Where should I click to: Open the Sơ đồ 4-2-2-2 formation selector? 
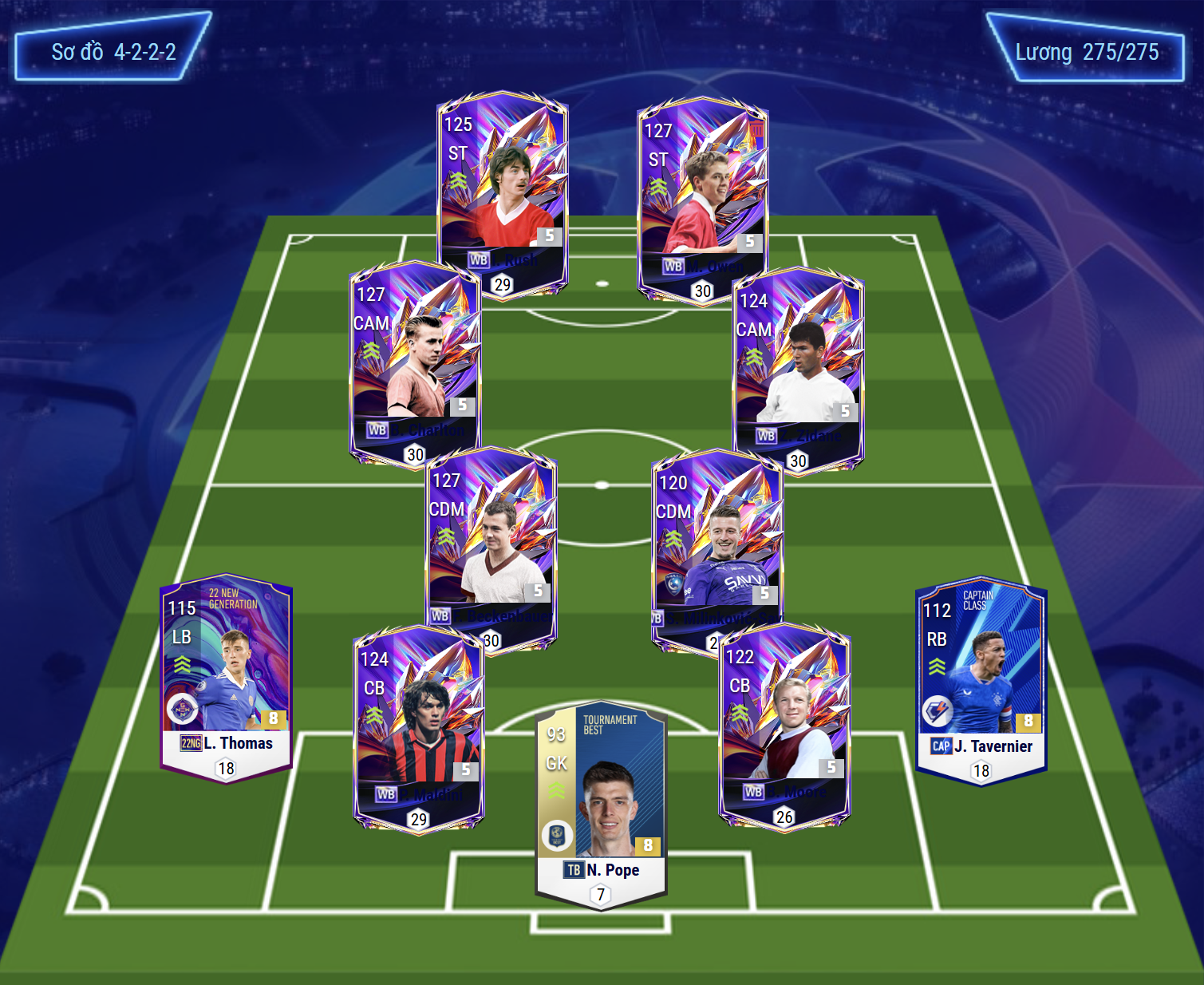point(113,52)
